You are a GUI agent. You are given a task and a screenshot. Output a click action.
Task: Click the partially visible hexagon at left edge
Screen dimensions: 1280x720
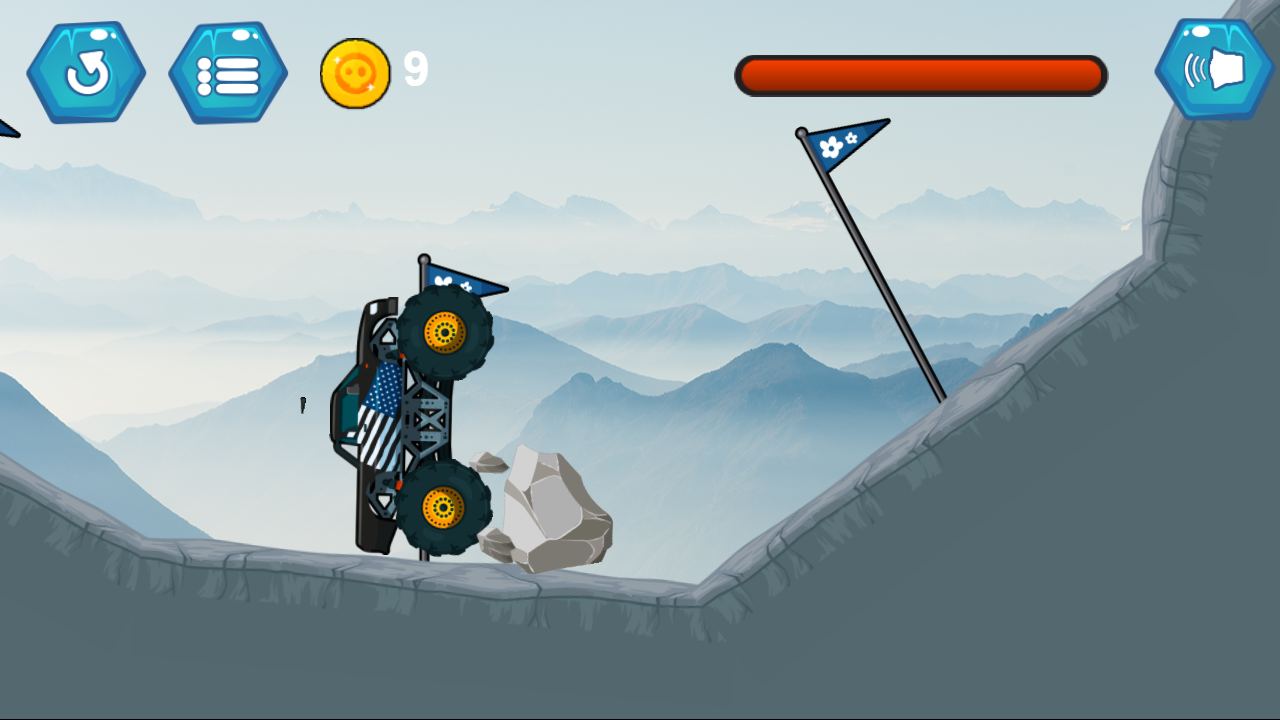pos(6,125)
